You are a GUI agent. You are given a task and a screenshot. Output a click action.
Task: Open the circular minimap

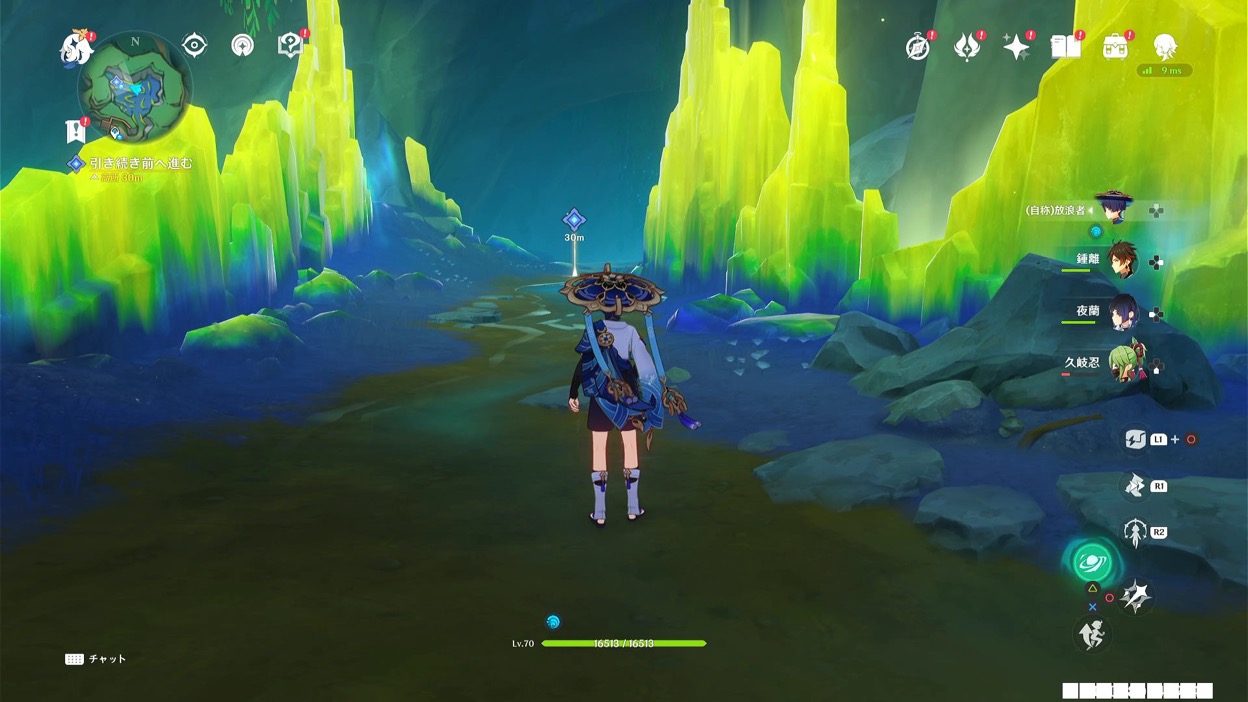[134, 87]
